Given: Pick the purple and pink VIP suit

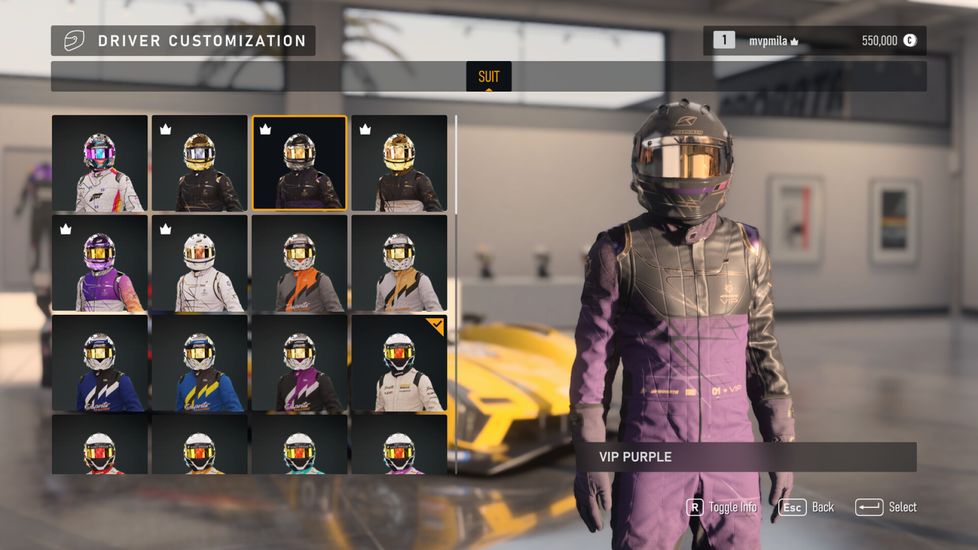Looking at the screenshot, I should [x=100, y=263].
